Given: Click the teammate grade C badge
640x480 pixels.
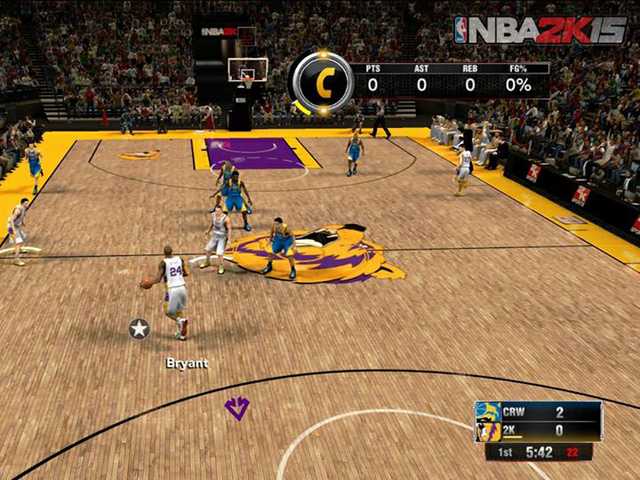Looking at the screenshot, I should tap(322, 84).
